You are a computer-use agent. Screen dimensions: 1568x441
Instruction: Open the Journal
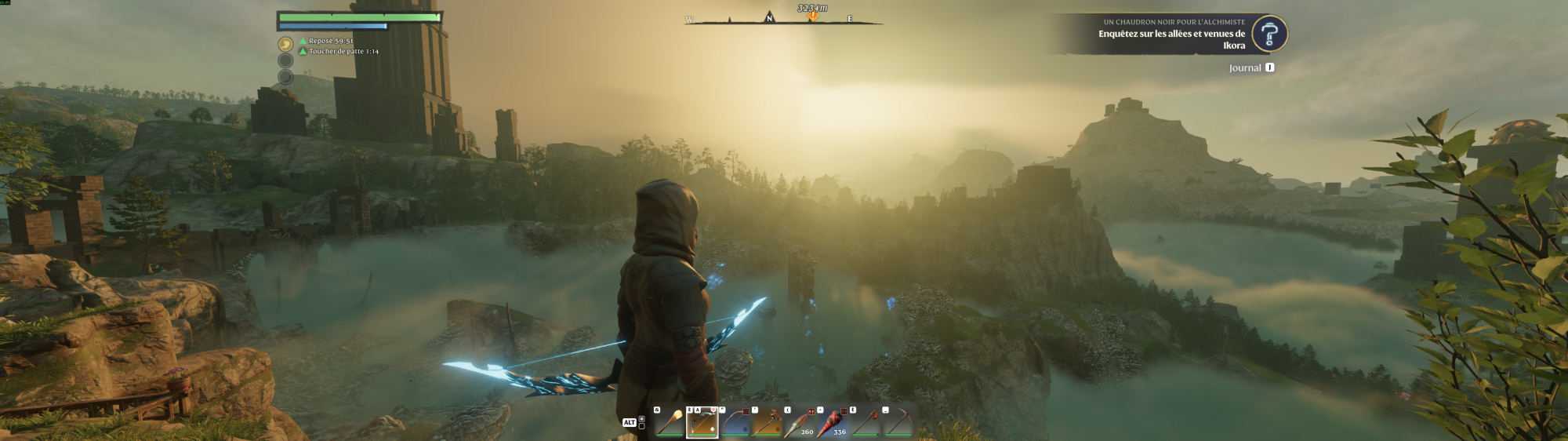click(1245, 68)
